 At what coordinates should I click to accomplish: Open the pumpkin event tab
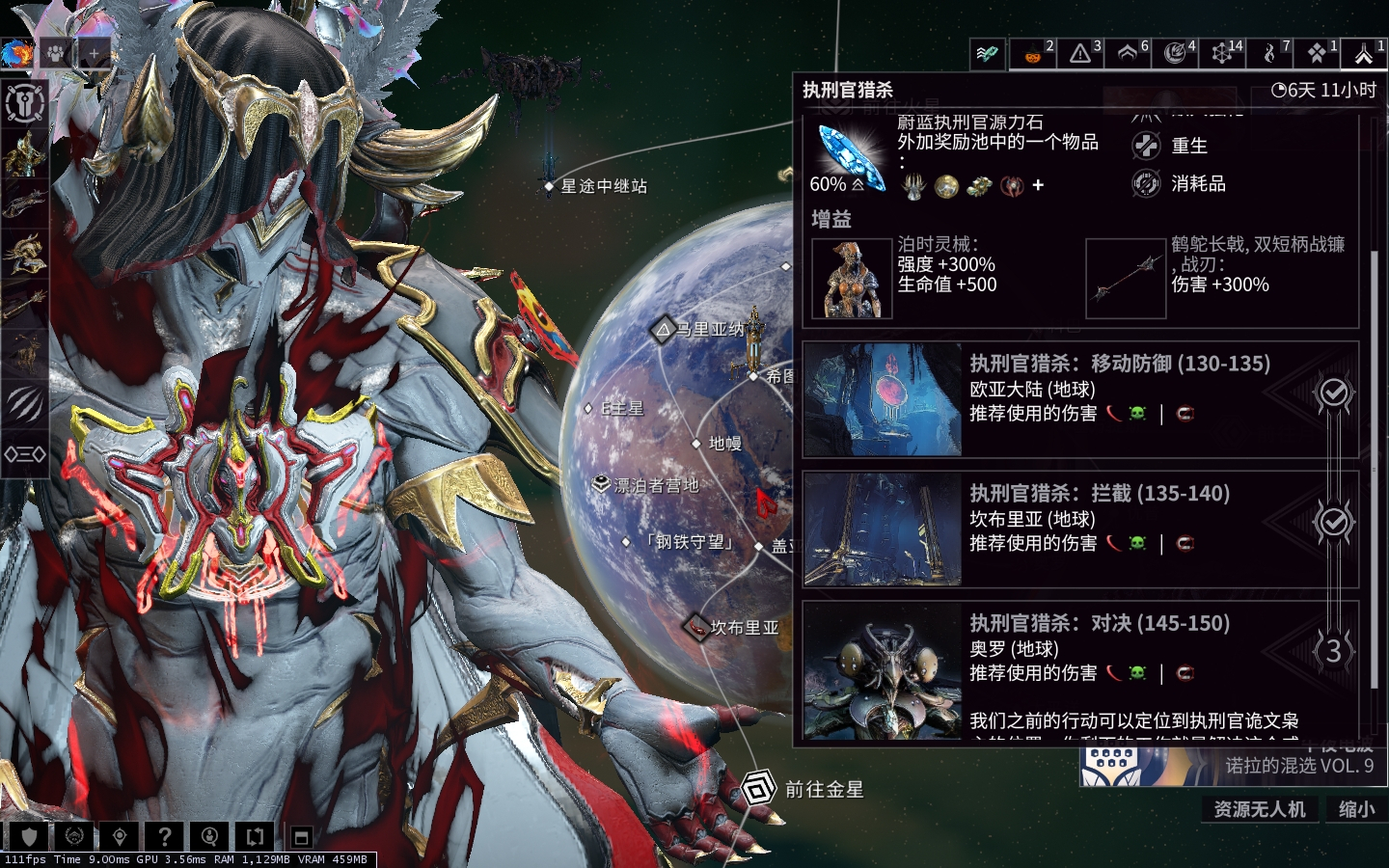coord(1033,53)
